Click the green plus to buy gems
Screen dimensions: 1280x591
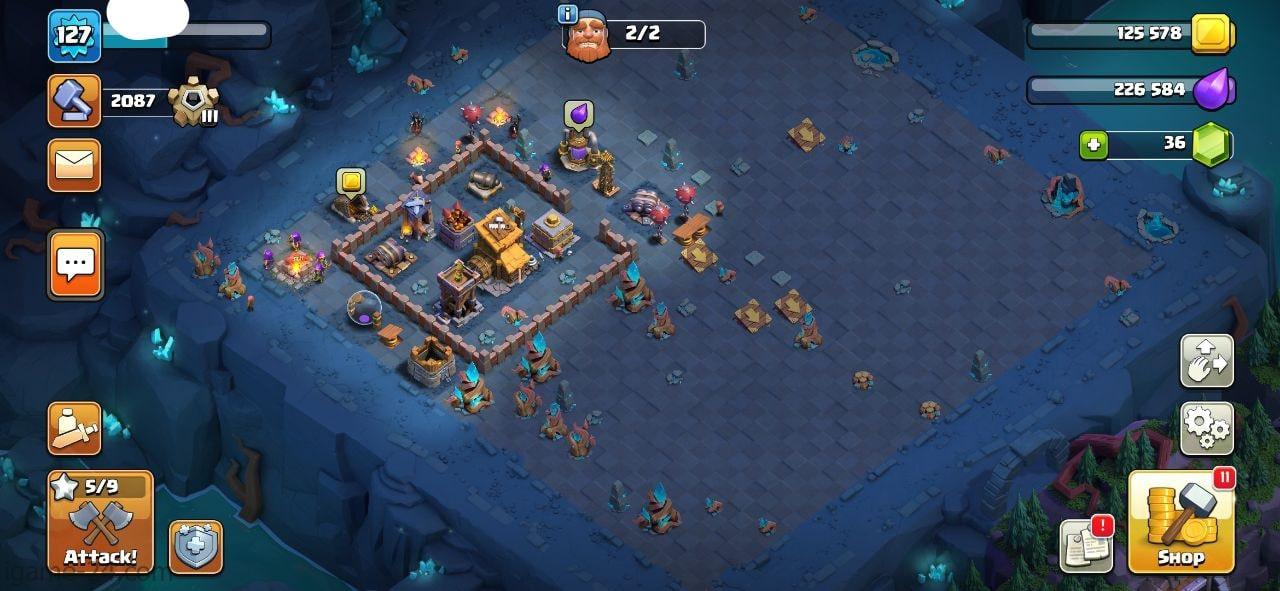(x=1094, y=145)
